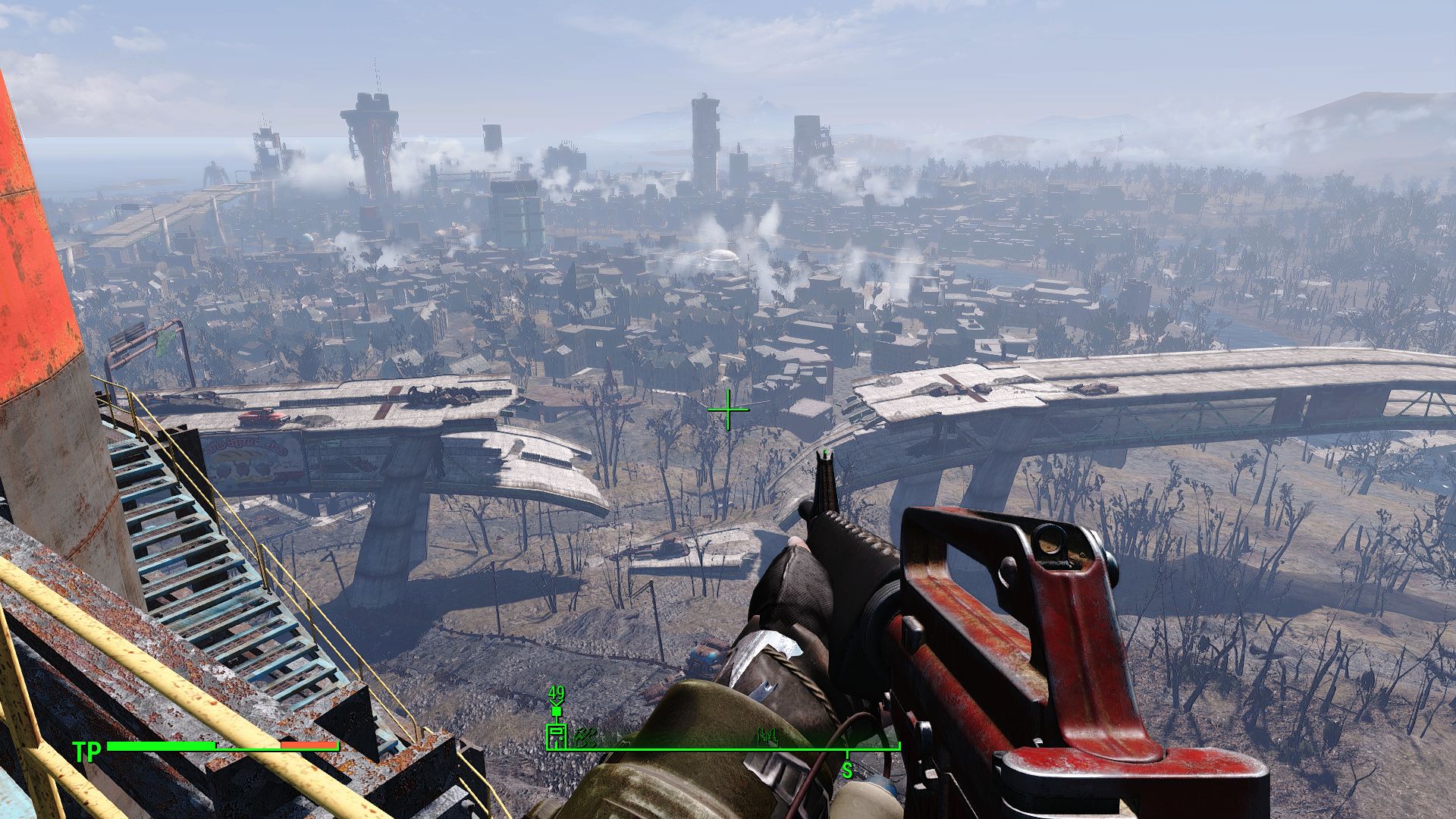Select the factory location marker on the compass
This screenshot has width=1456, height=819.
click(768, 738)
